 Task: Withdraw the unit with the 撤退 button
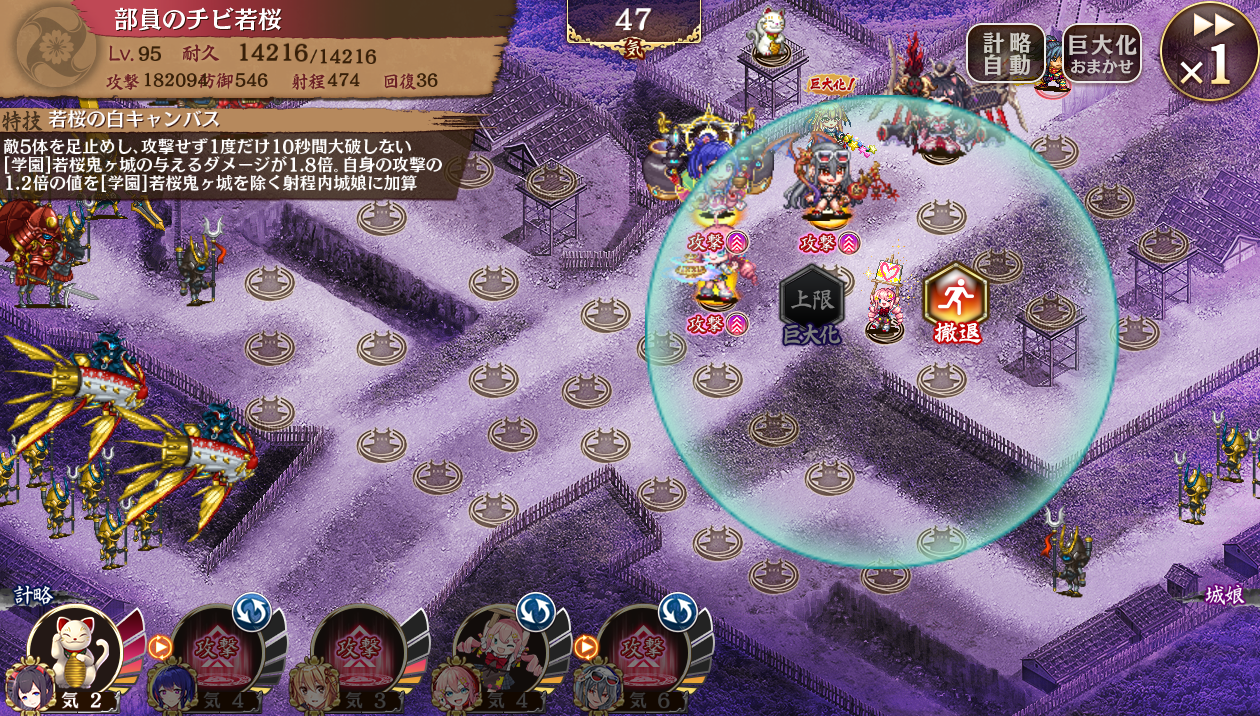pyautogui.click(x=955, y=298)
